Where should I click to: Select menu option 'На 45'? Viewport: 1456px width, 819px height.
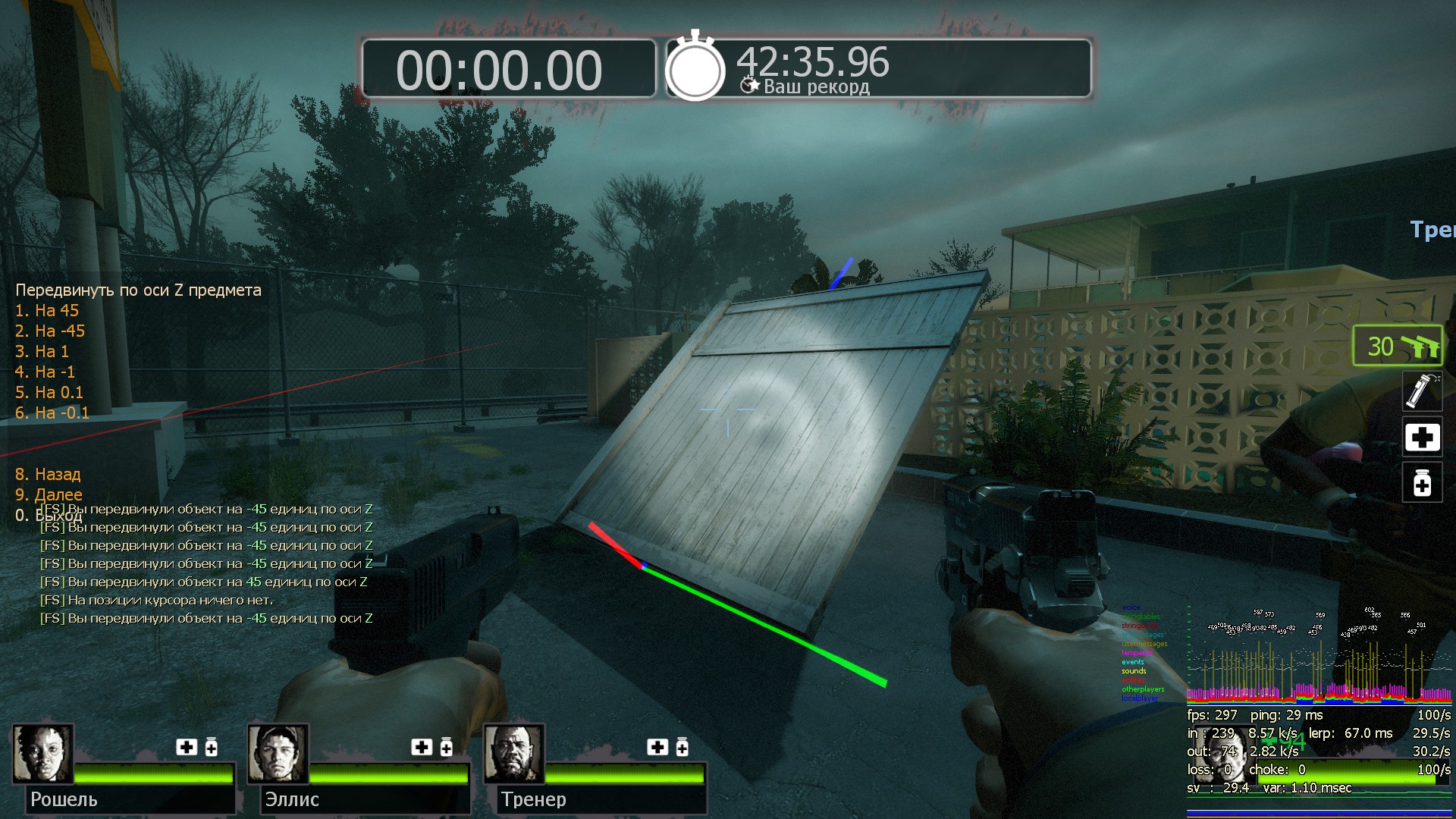click(47, 311)
